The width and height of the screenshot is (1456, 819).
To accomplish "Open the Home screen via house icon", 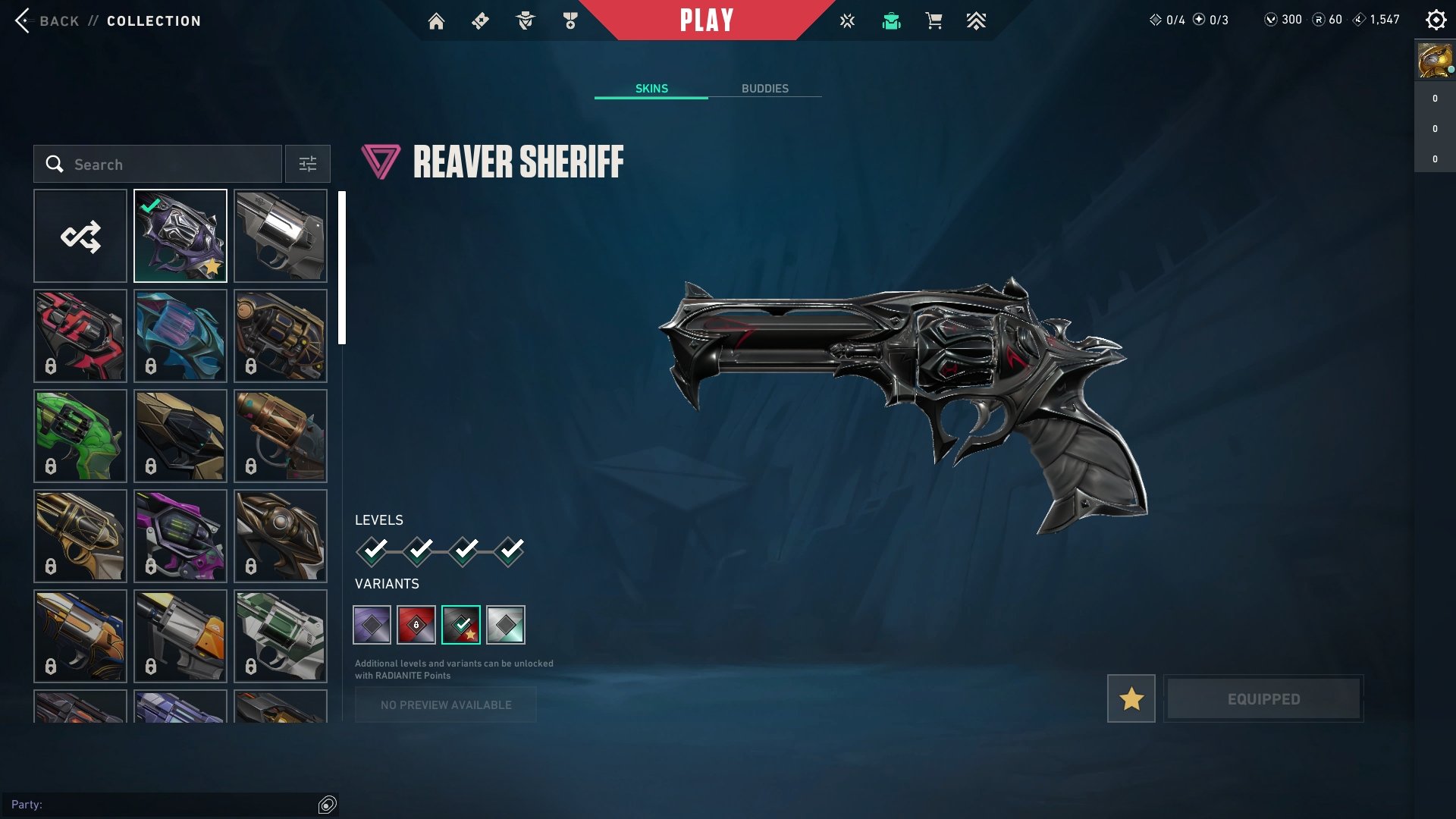I will point(438,21).
